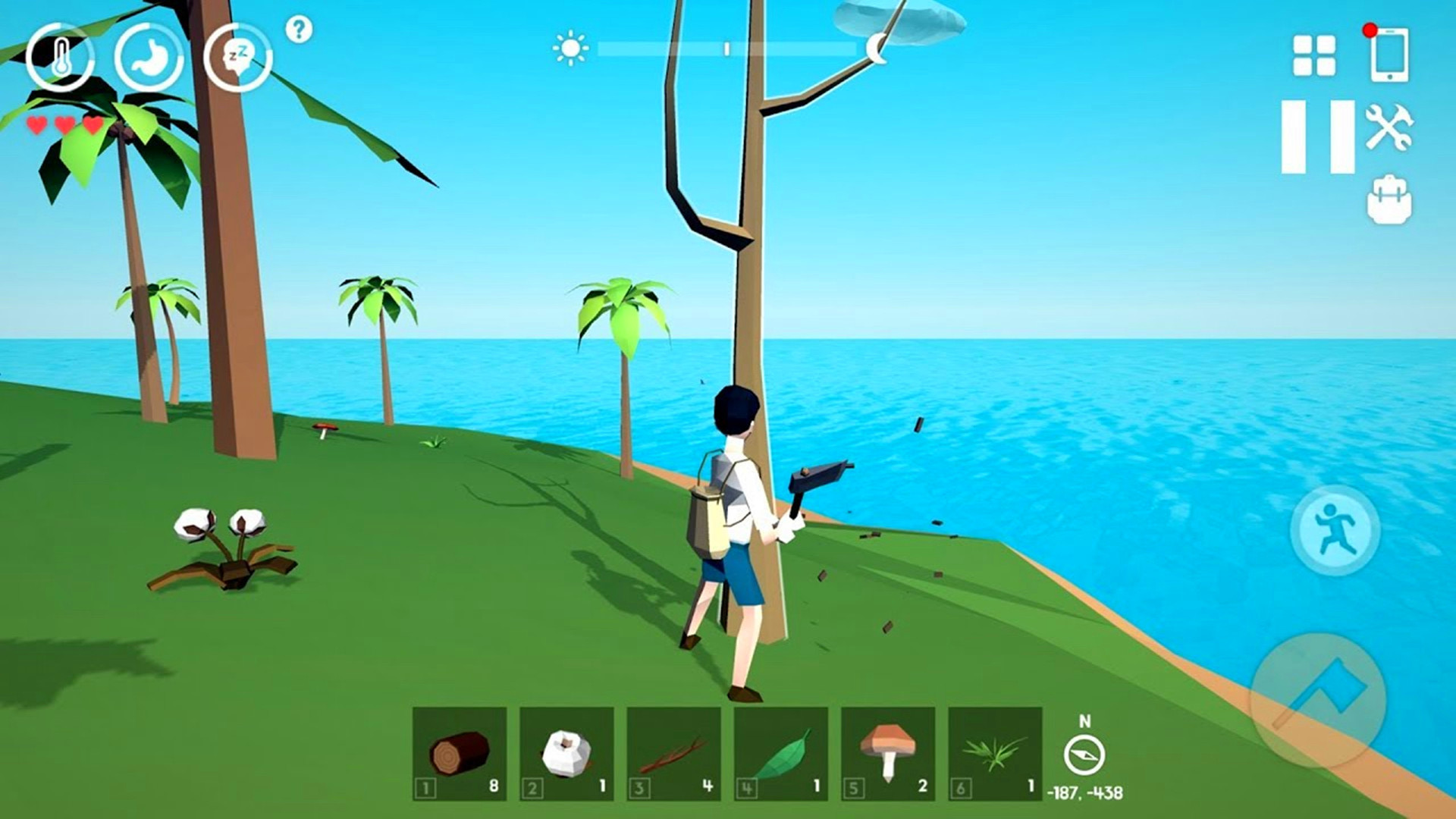
Task: Tap the sleep energy indicator
Action: click(x=237, y=58)
